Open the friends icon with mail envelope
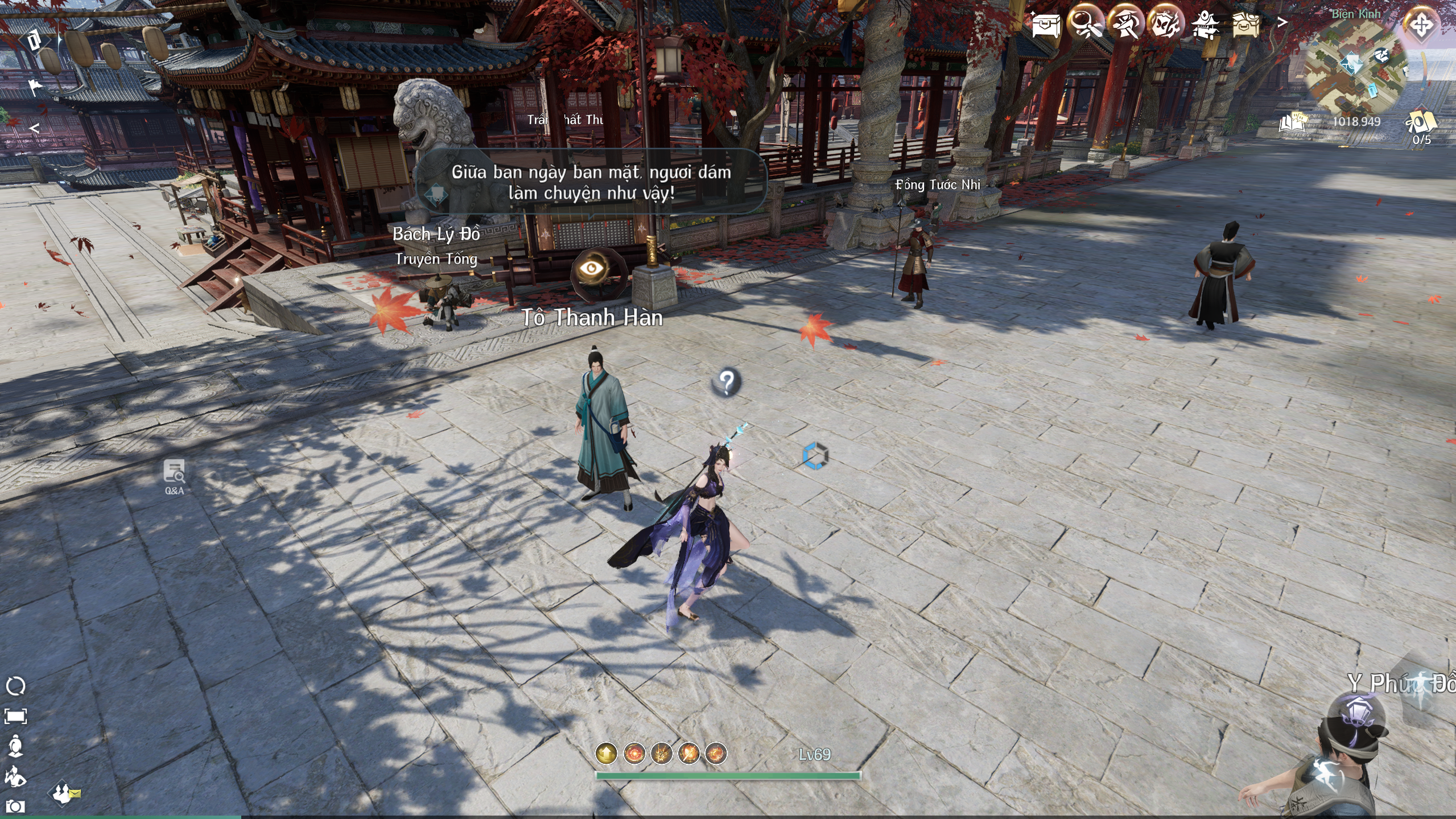1456x819 pixels. pos(65,793)
